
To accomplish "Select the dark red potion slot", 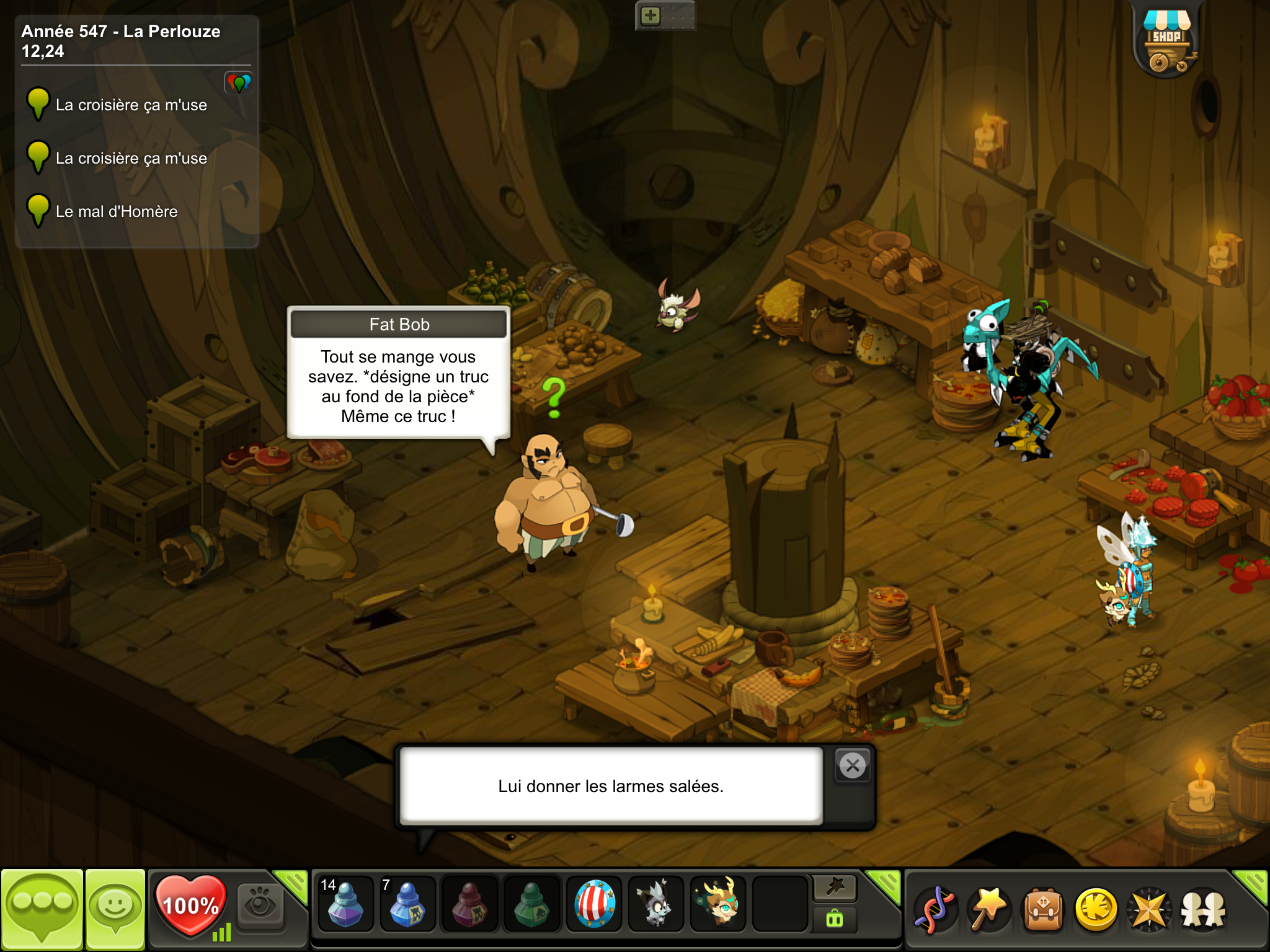I will (469, 904).
